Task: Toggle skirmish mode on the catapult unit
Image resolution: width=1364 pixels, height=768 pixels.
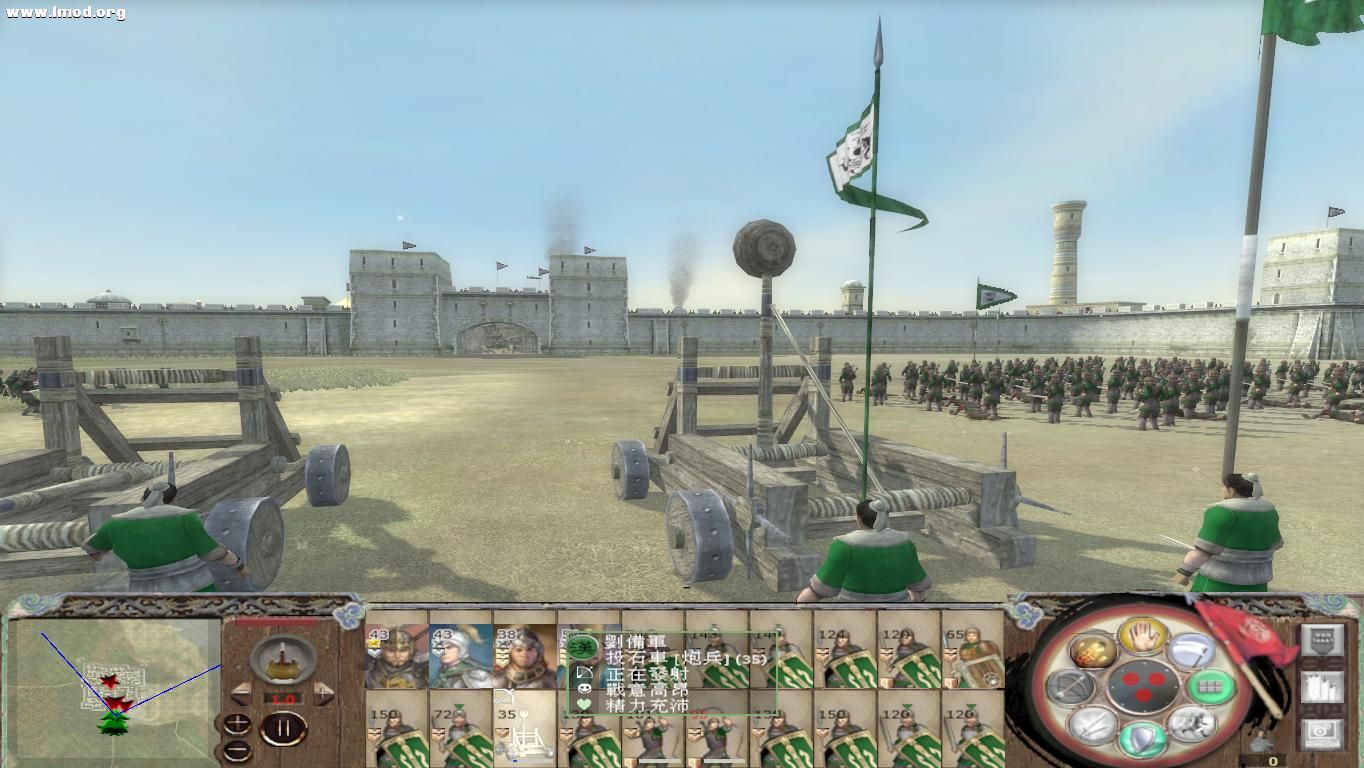Action: [505, 695]
